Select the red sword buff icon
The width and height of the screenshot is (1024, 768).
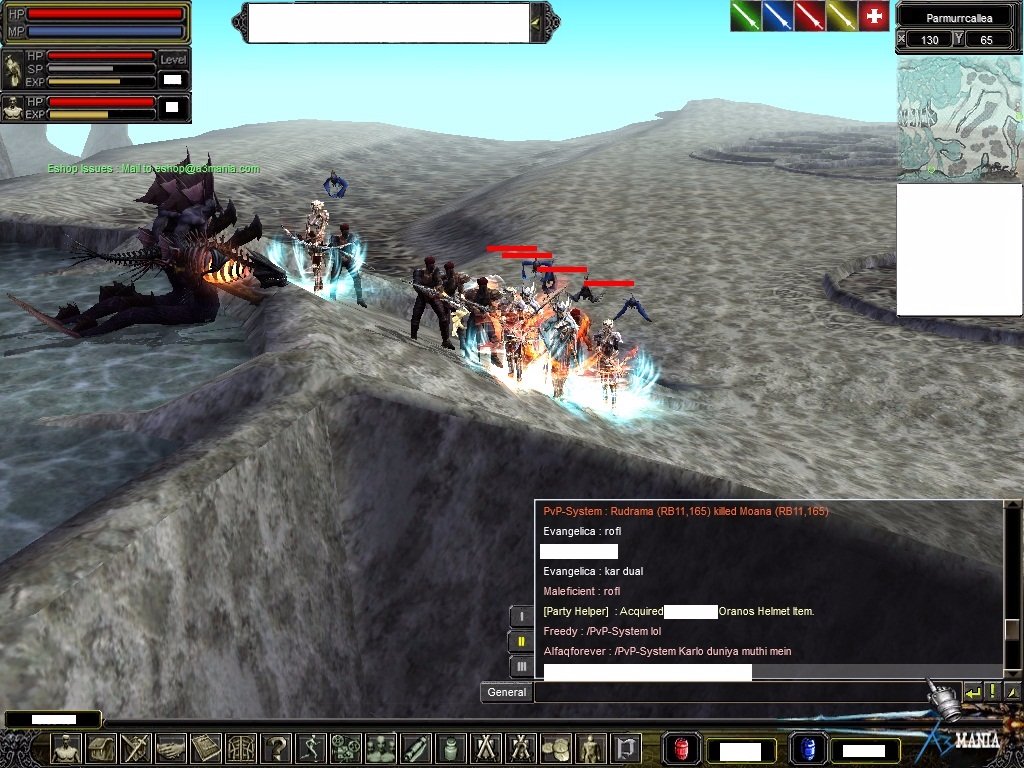pyautogui.click(x=810, y=16)
